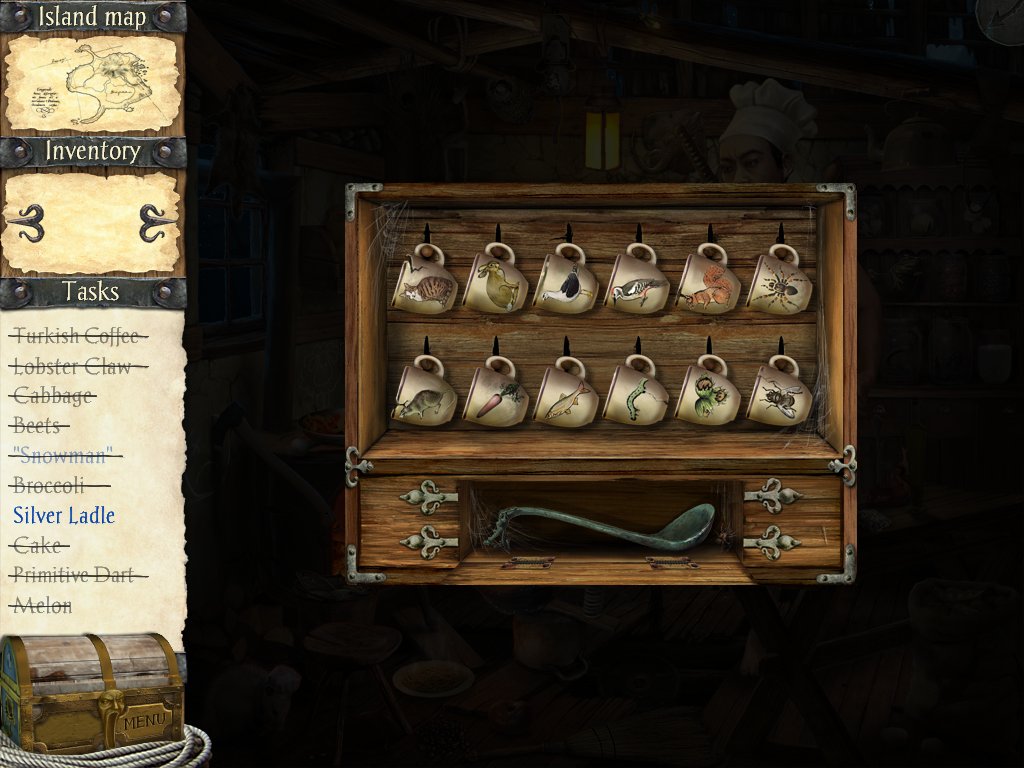Image resolution: width=1024 pixels, height=768 pixels.
Task: Click the inventory left scroll arrow
Action: [x=27, y=222]
